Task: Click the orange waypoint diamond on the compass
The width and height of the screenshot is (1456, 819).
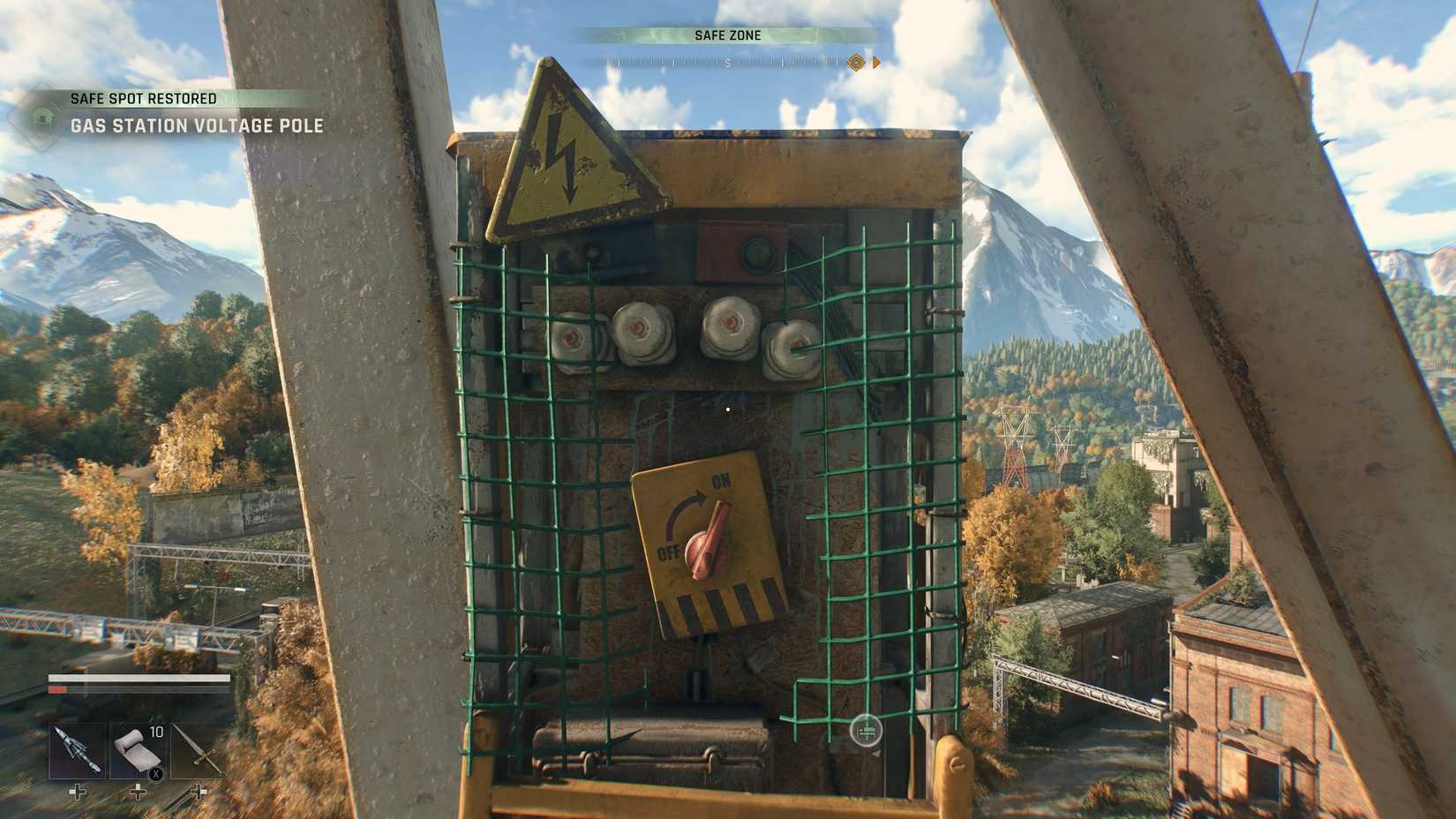Action: pyautogui.click(x=854, y=63)
